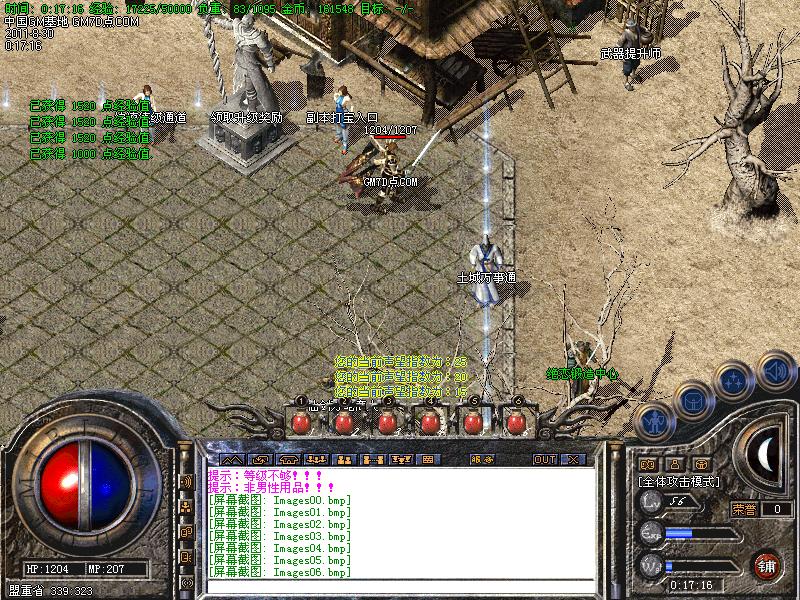The image size is (800, 600).
Task: Use the red potion in belt slot 1
Action: click(x=300, y=423)
